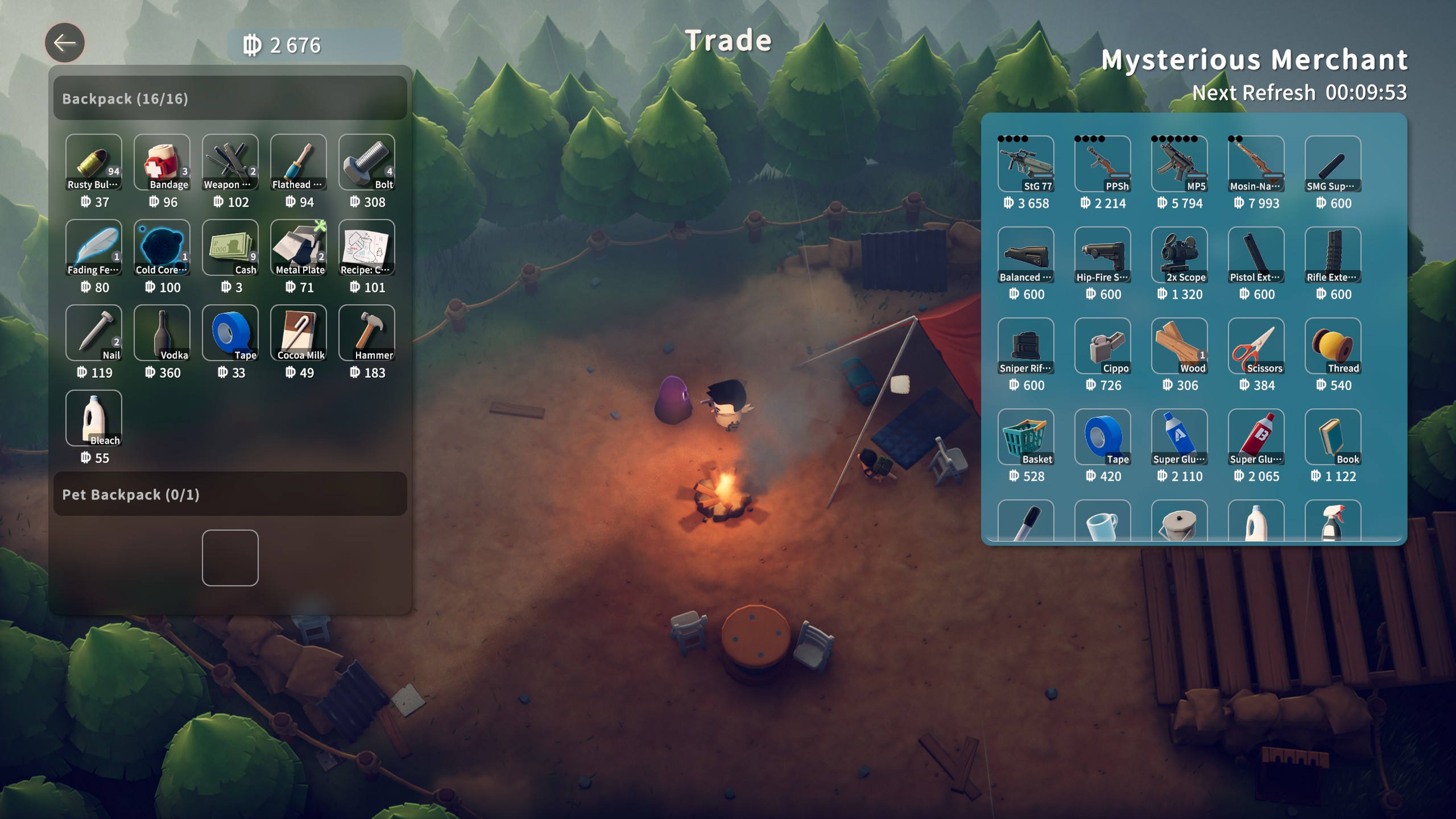Pick the merchant's Basket item

[1026, 437]
